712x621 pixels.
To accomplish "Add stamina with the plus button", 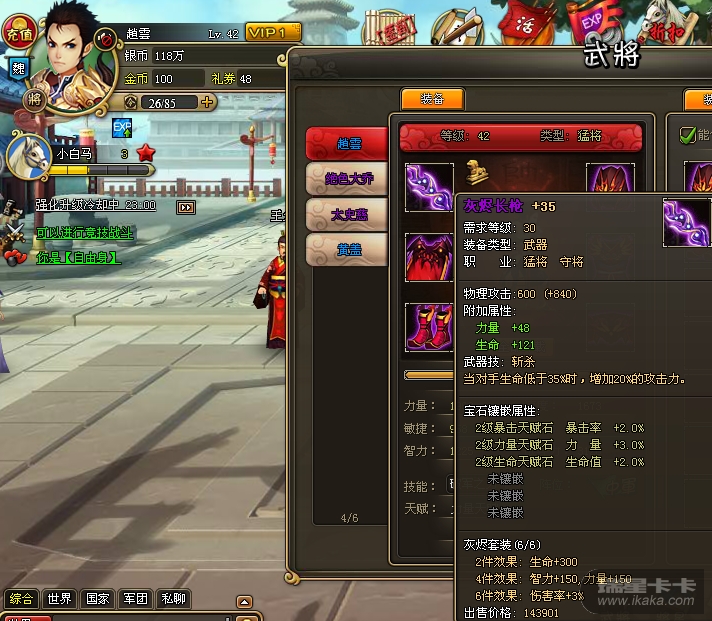I will pos(207,102).
